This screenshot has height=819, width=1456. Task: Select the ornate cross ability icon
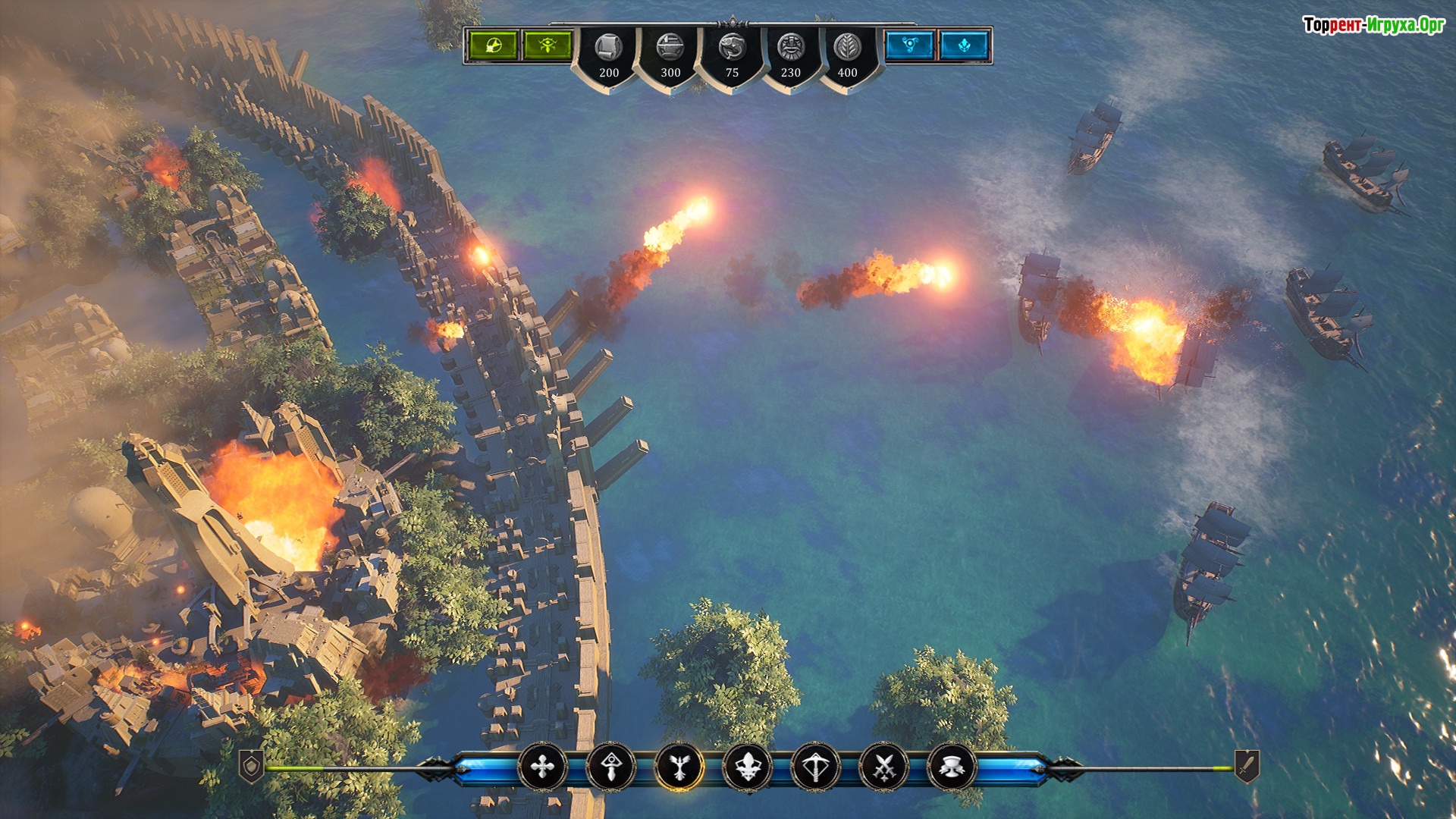coord(542,767)
